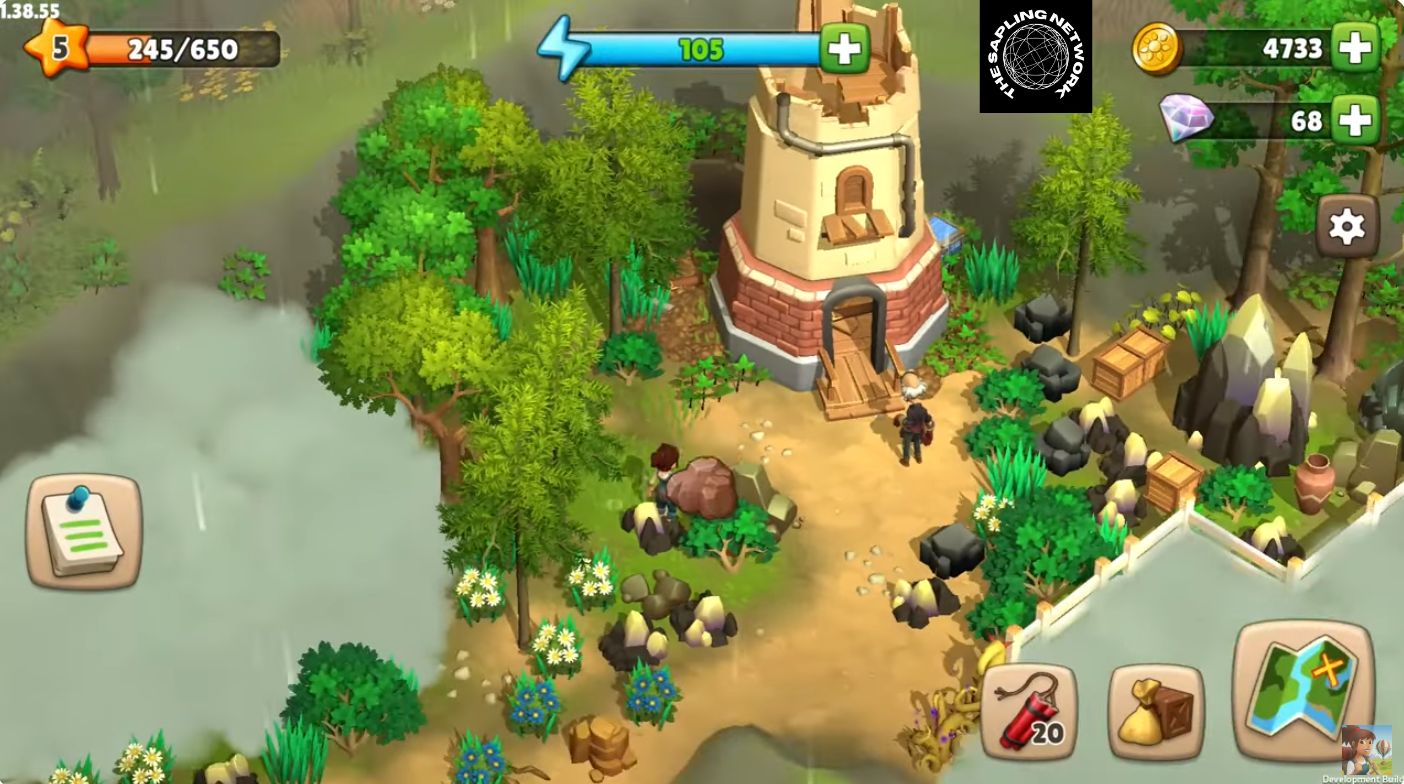Open the gear settings menu

(x=1346, y=227)
